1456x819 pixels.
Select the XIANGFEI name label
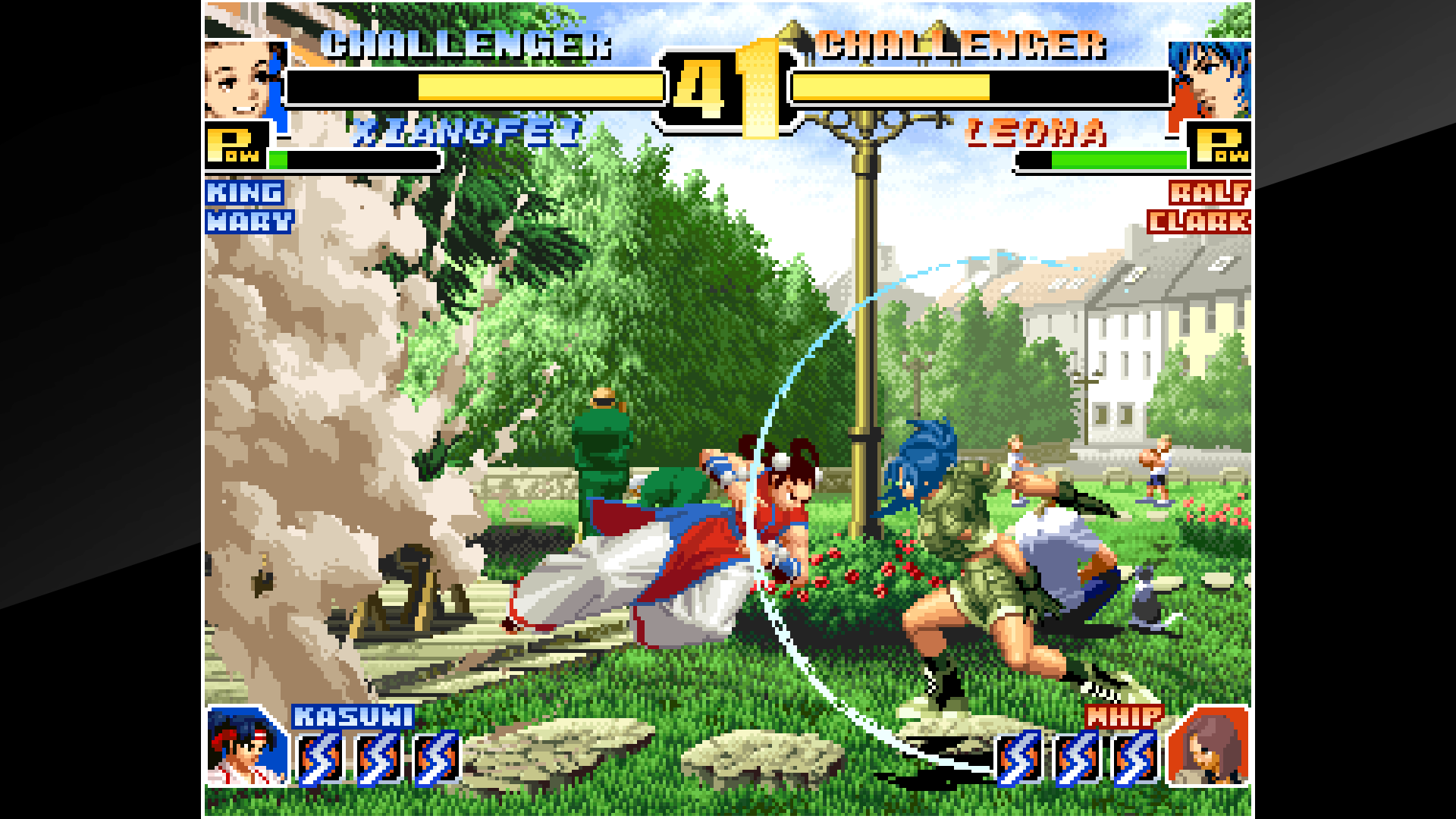coord(468,130)
